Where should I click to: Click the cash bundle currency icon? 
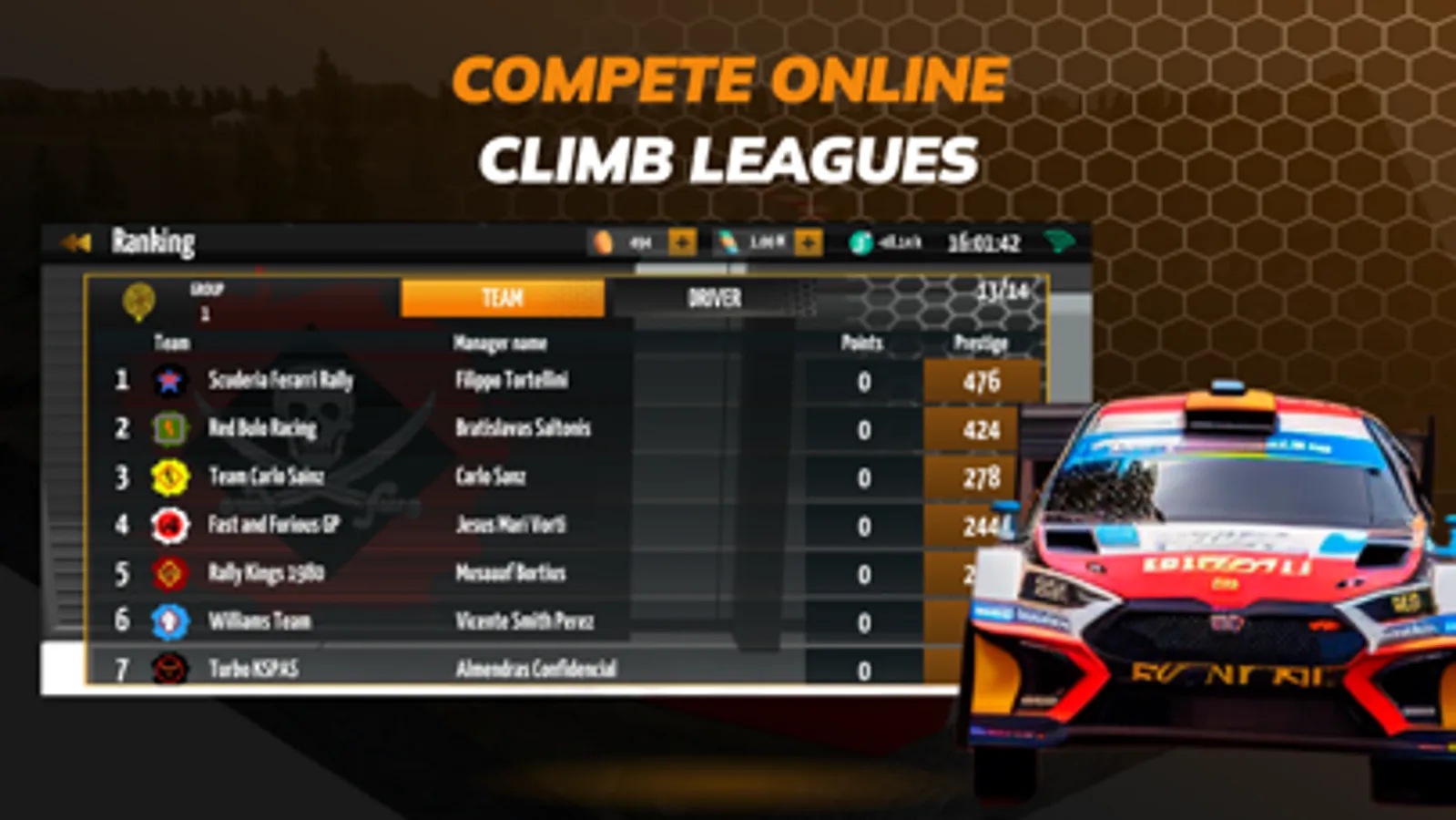pyautogui.click(x=728, y=242)
